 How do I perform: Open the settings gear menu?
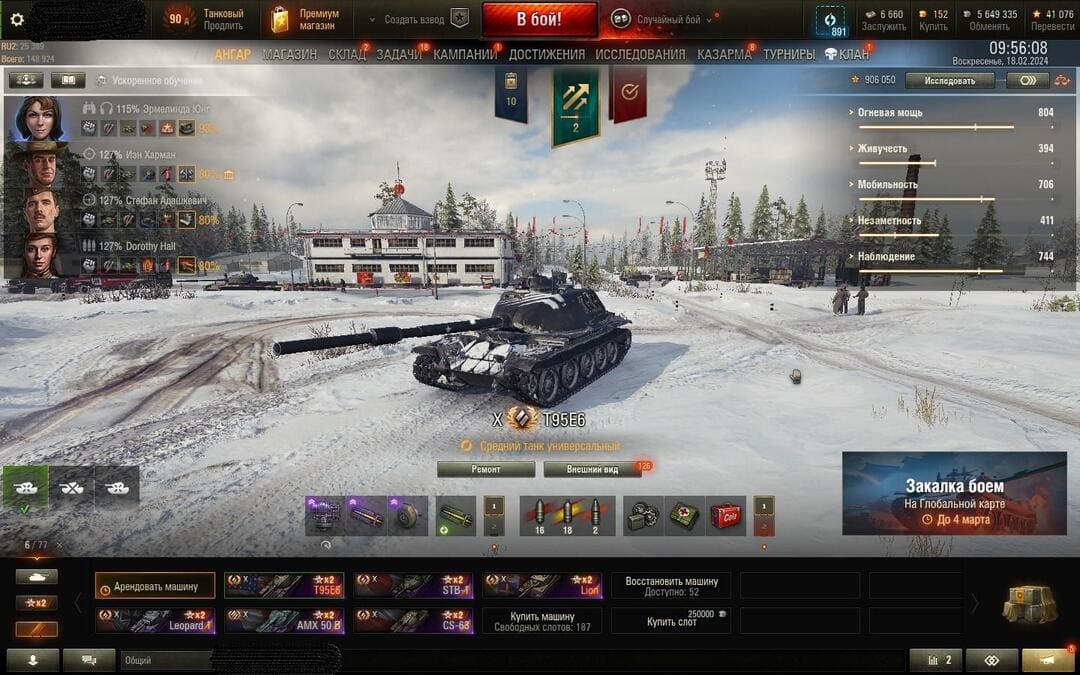coord(16,19)
